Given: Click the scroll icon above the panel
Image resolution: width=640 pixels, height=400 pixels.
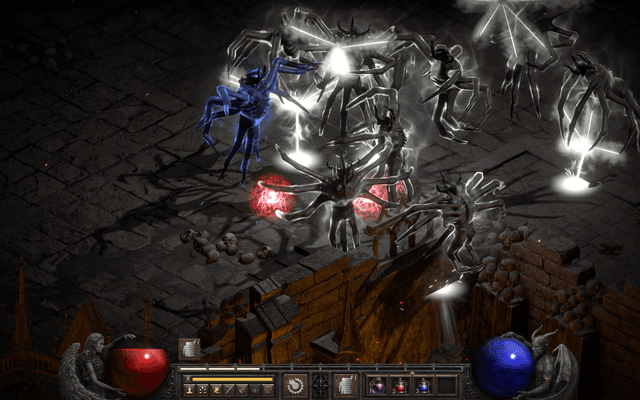Looking at the screenshot, I should tap(189, 348).
